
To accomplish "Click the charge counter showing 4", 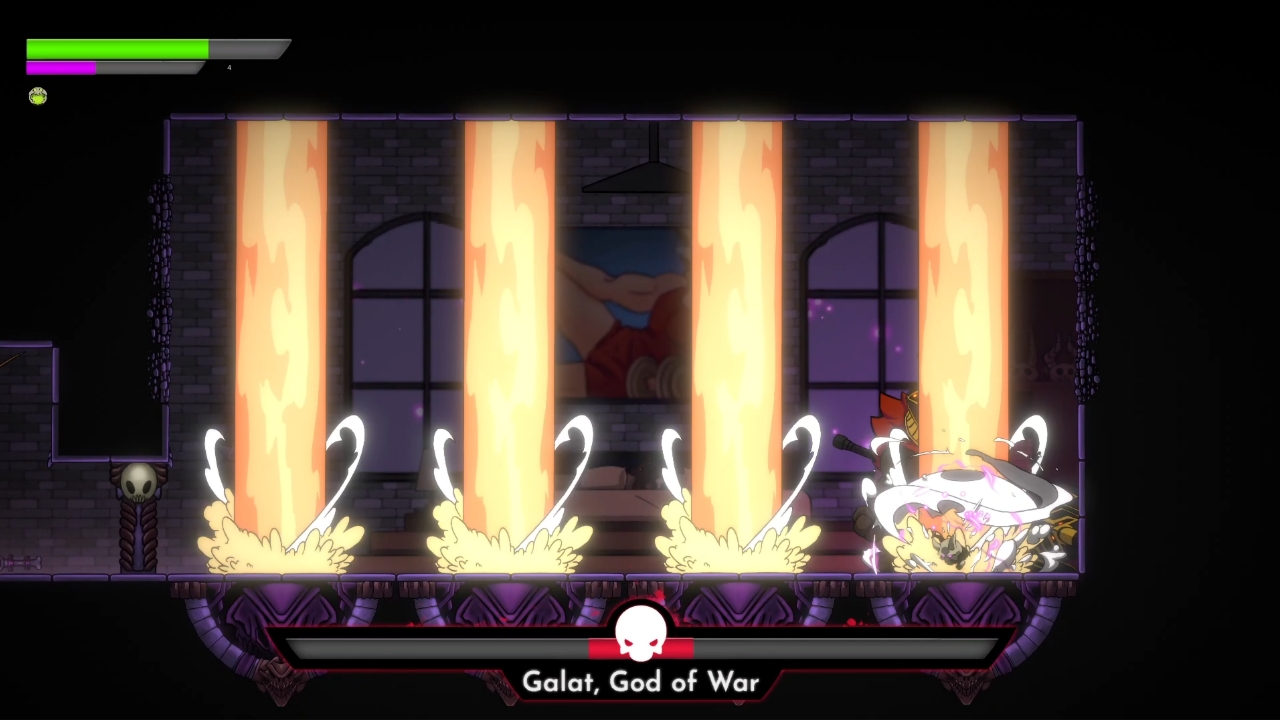I will pyautogui.click(x=228, y=67).
